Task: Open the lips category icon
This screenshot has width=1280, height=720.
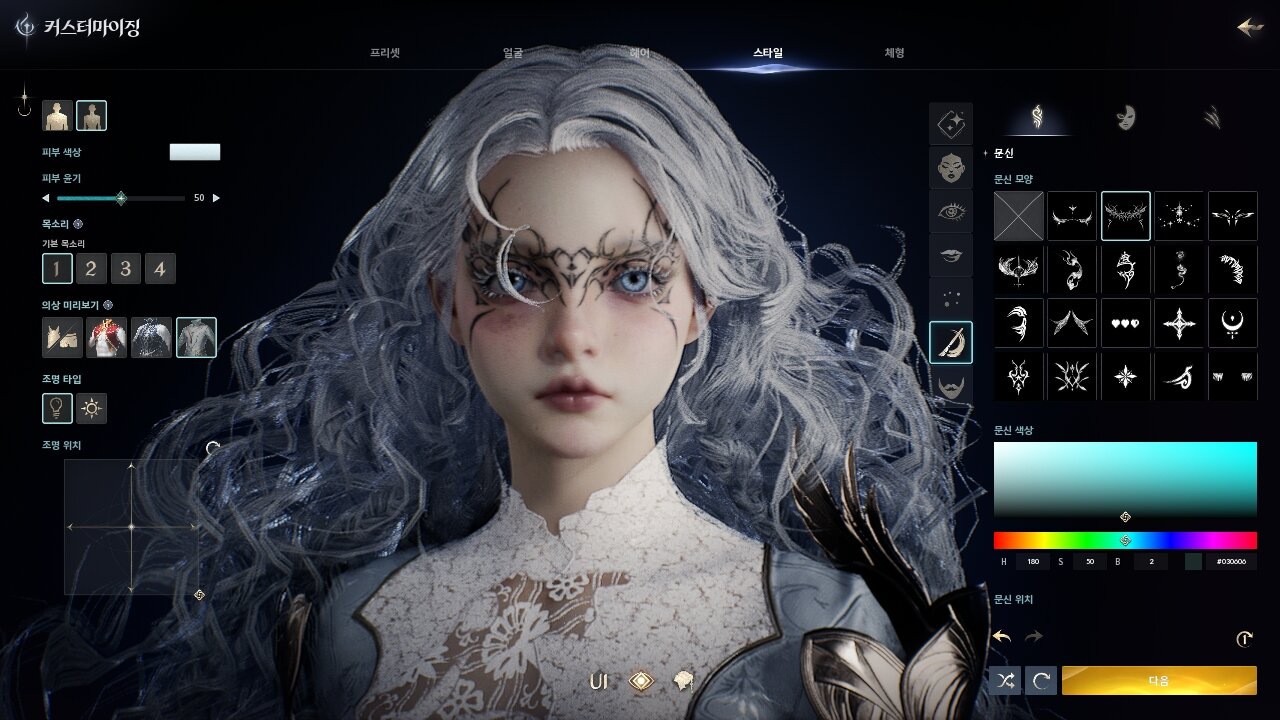Action: click(x=950, y=255)
